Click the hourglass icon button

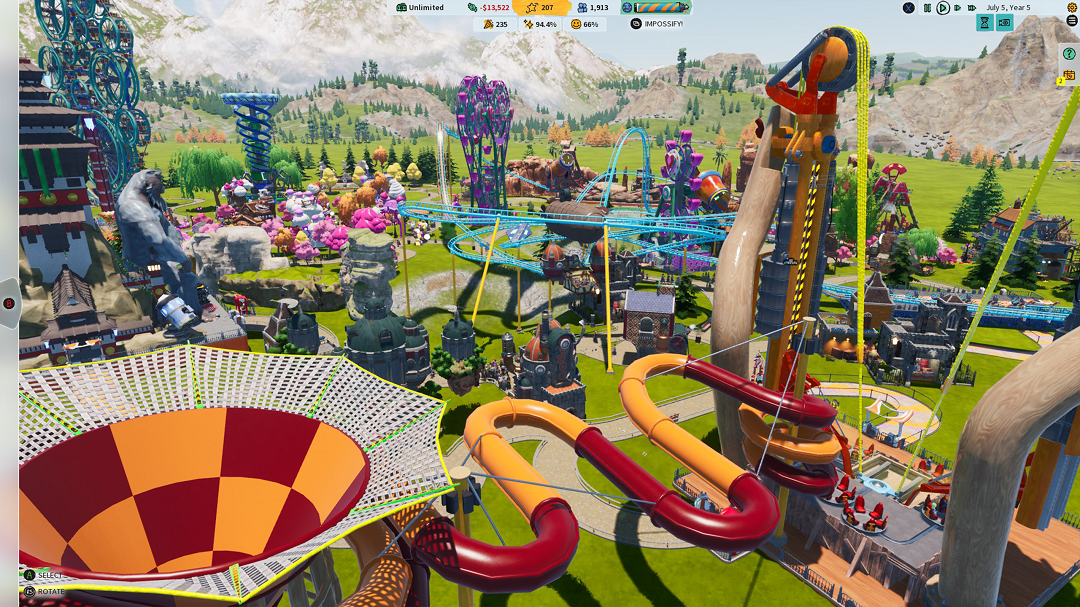tap(985, 23)
